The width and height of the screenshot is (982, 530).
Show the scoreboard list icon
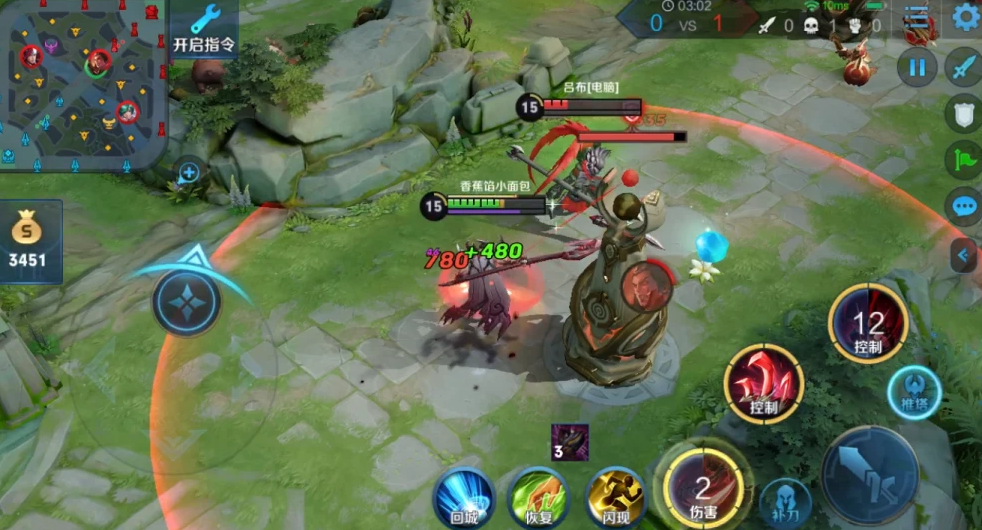[x=916, y=17]
